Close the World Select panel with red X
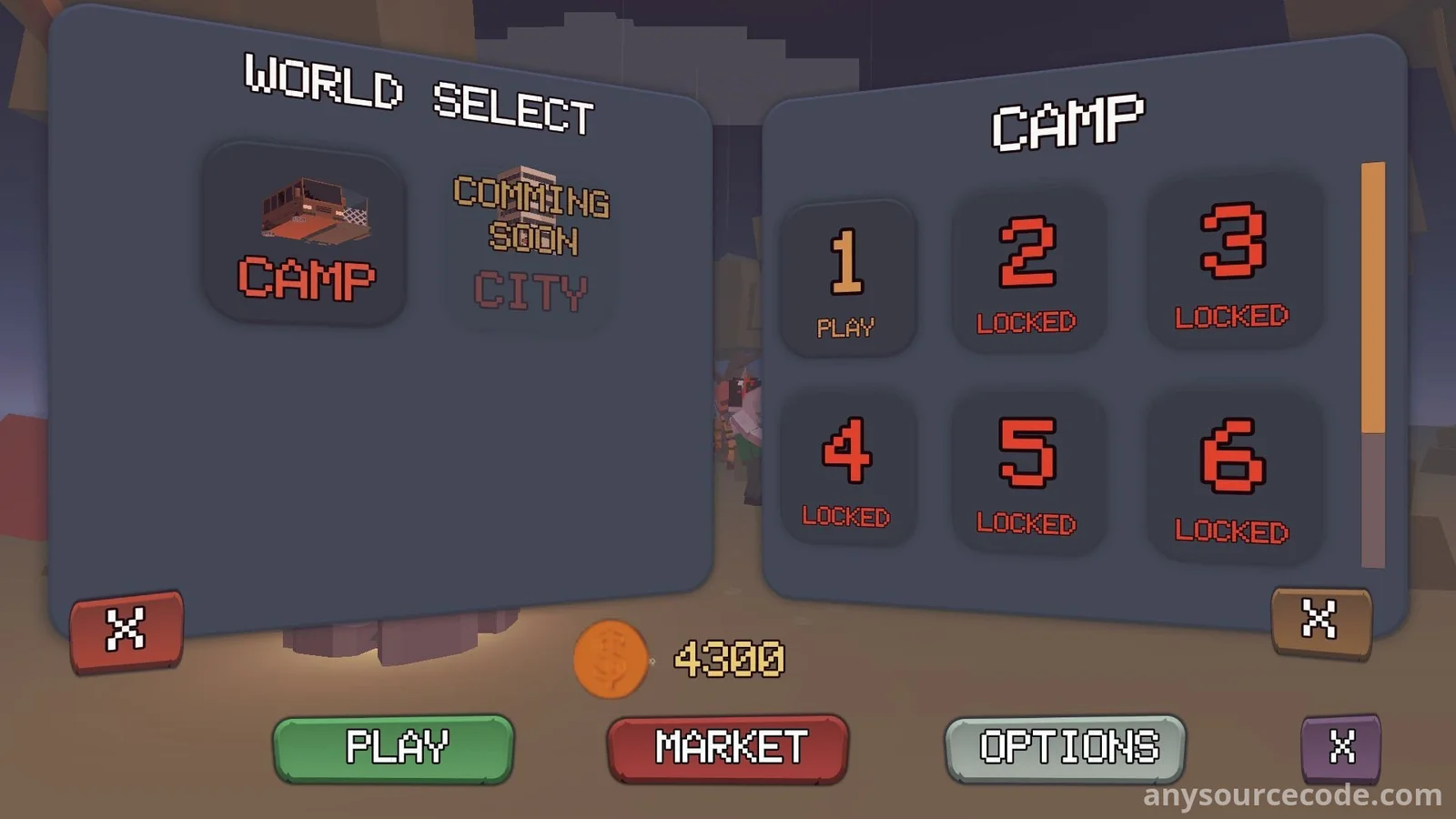Viewport: 1456px width, 819px height. [x=126, y=631]
